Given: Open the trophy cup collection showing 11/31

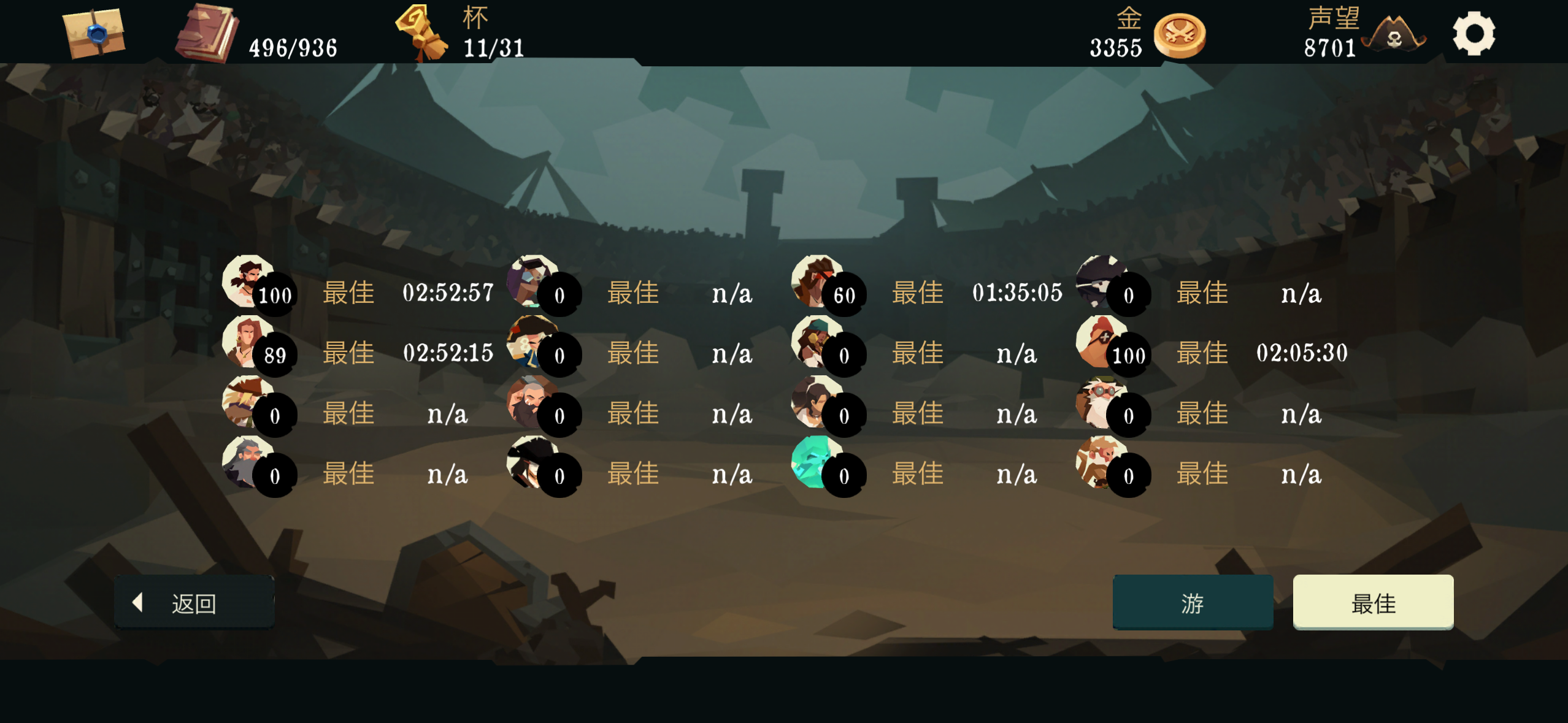Looking at the screenshot, I should pos(429,34).
